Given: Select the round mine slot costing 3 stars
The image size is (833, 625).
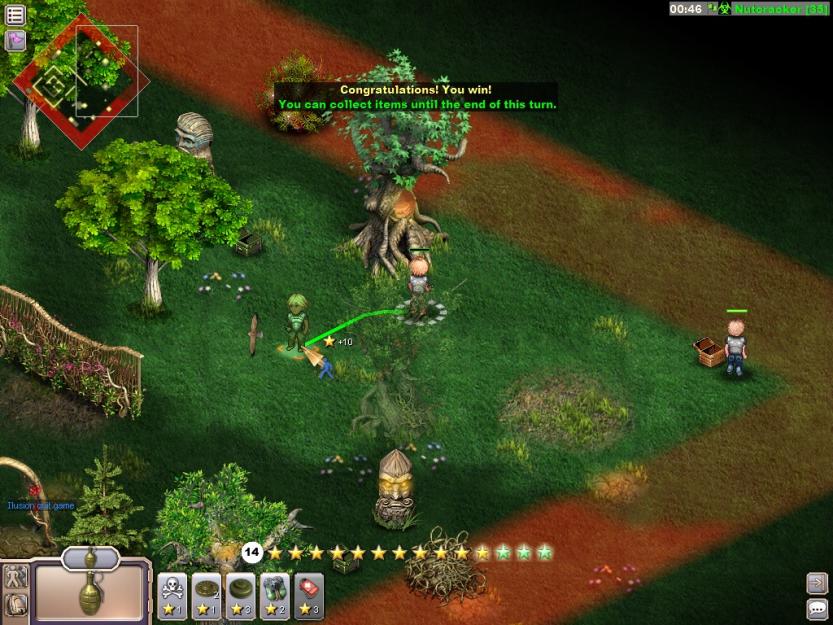Looking at the screenshot, I should pyautogui.click(x=241, y=594).
